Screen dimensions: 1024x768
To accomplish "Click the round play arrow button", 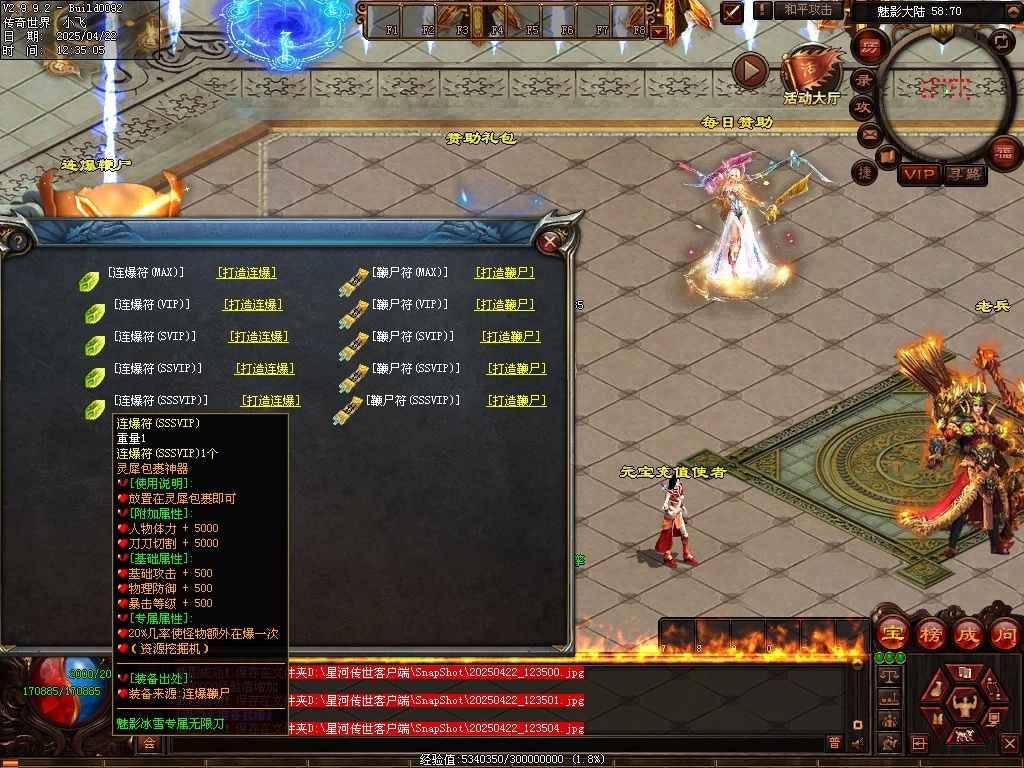I will (750, 71).
